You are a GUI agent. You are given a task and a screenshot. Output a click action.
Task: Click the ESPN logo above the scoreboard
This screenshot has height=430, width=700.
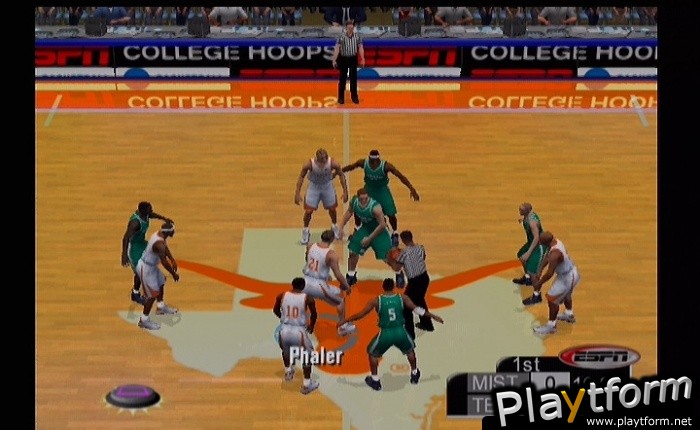(598, 356)
